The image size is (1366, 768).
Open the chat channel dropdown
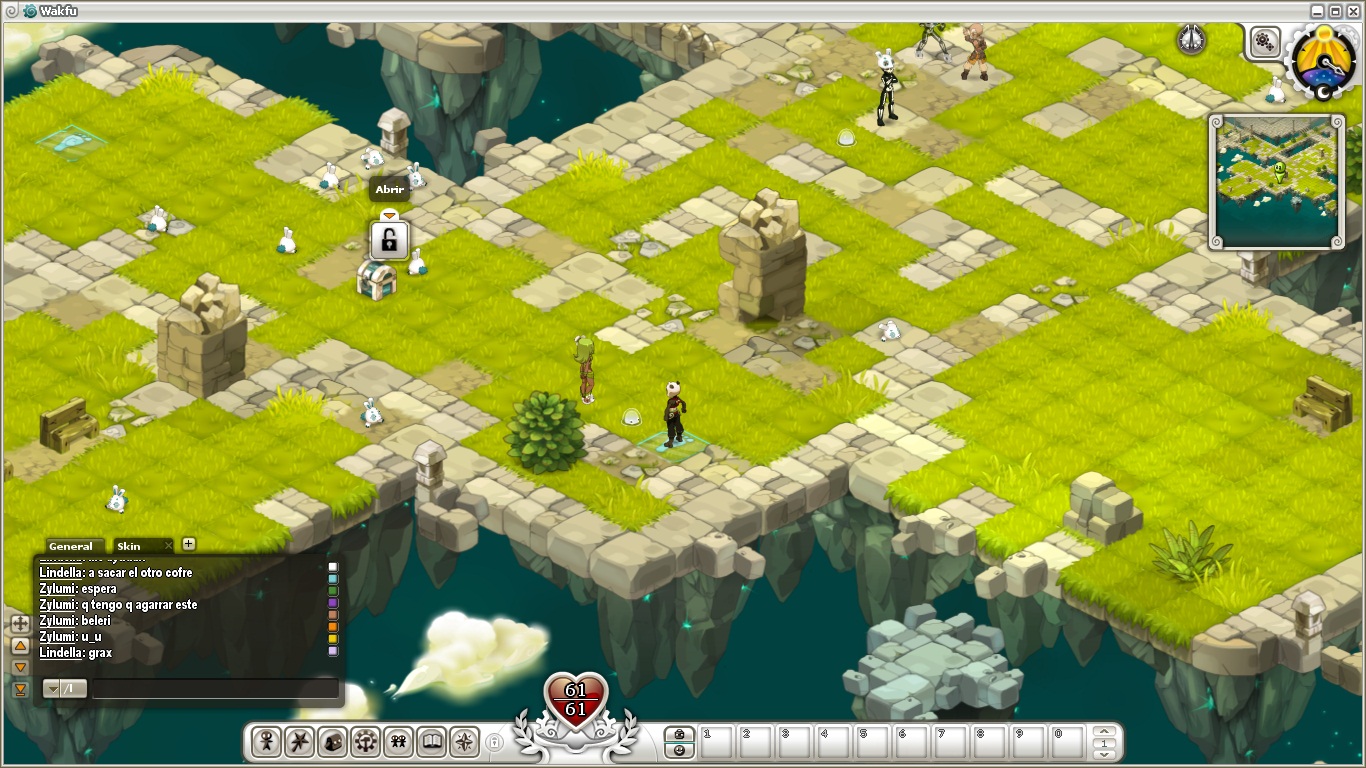[x=51, y=689]
